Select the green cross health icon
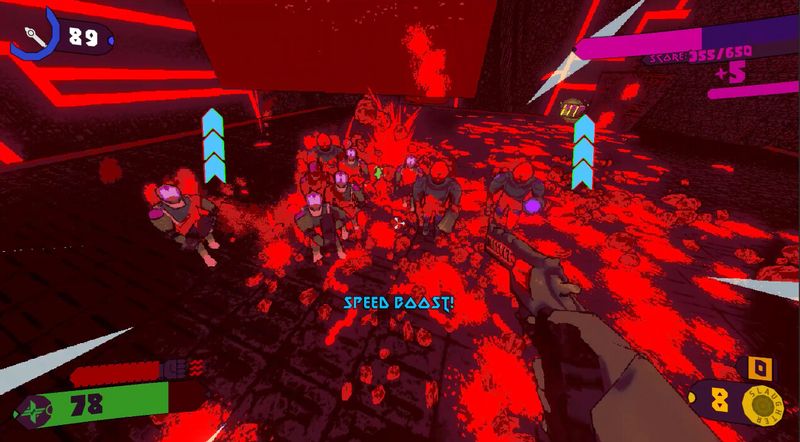800x442 pixels. click(38, 409)
